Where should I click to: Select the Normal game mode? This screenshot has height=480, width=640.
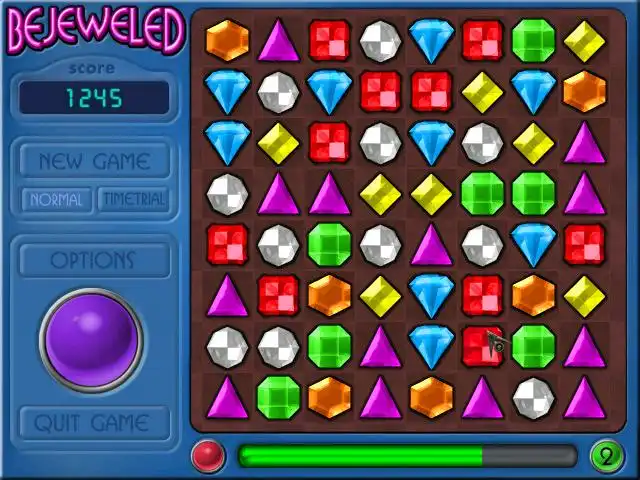point(56,199)
